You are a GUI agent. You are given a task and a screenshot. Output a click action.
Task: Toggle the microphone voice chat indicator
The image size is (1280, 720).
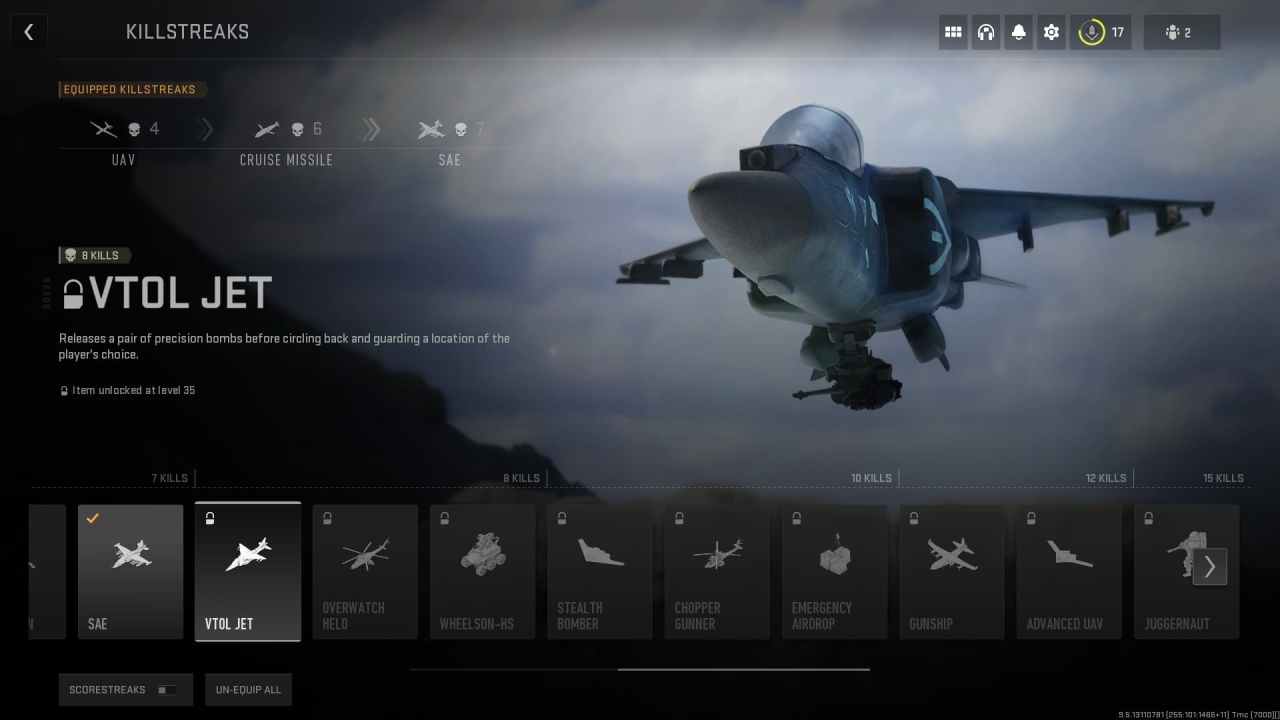click(x=1094, y=31)
